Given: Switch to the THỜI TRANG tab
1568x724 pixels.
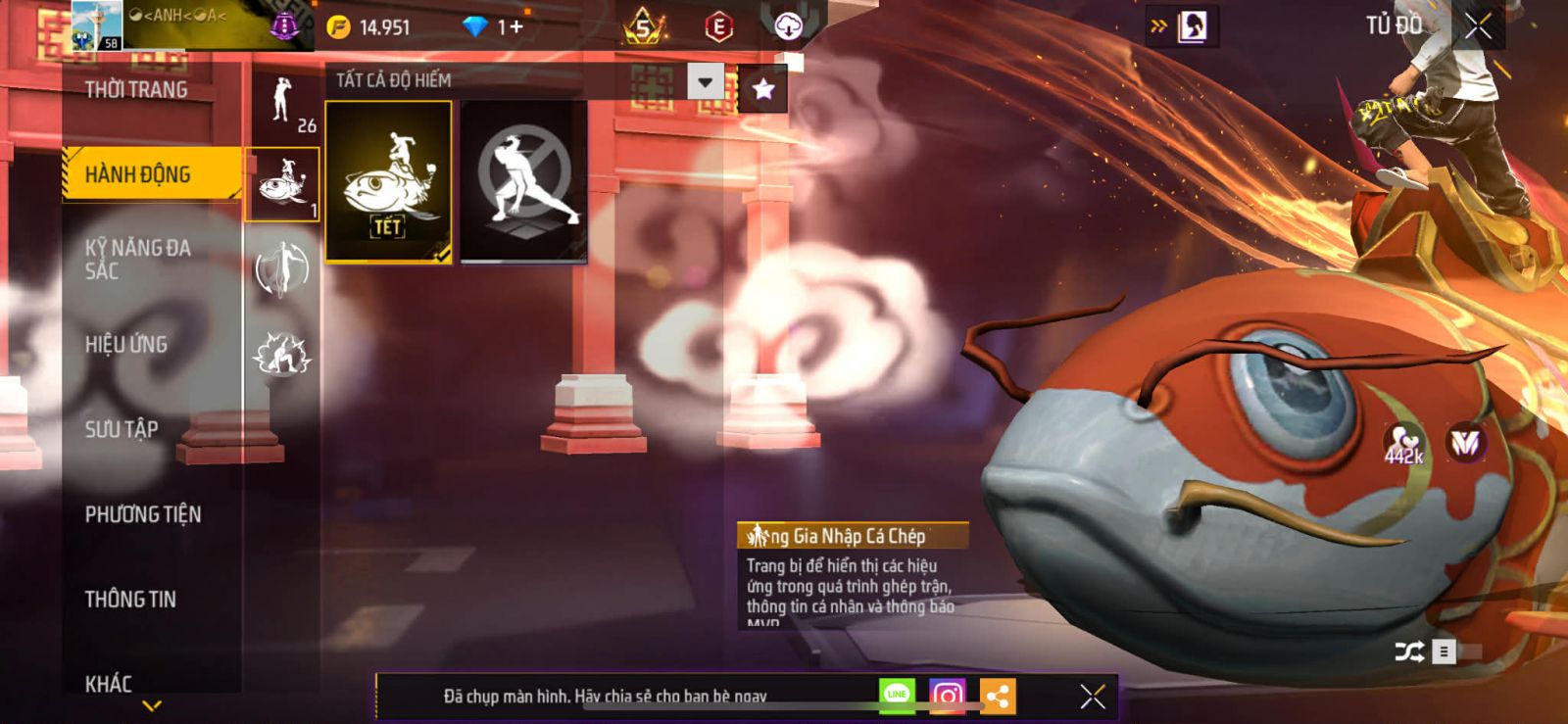Looking at the screenshot, I should 135,90.
